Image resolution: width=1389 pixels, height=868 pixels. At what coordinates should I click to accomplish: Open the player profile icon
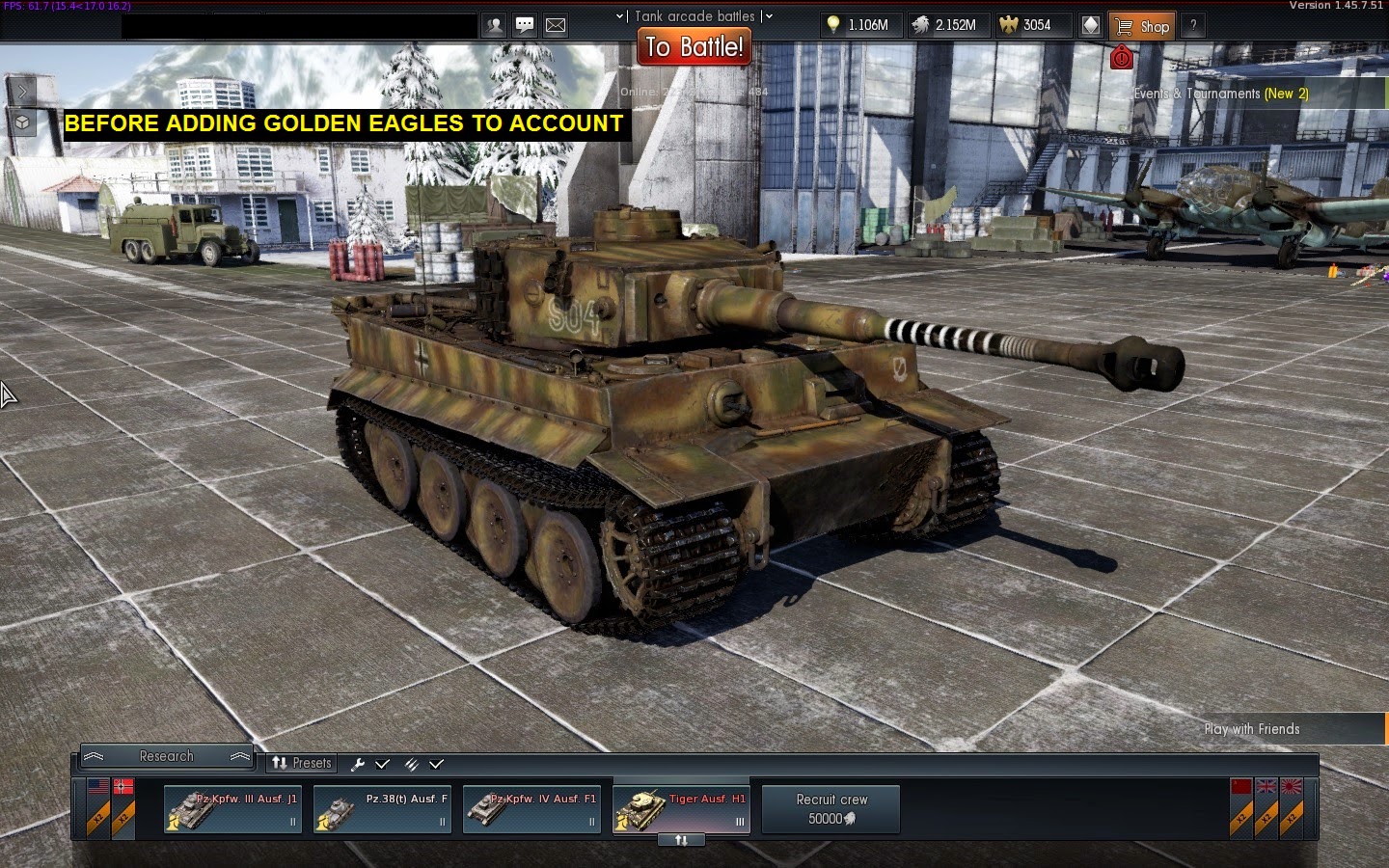pos(495,26)
